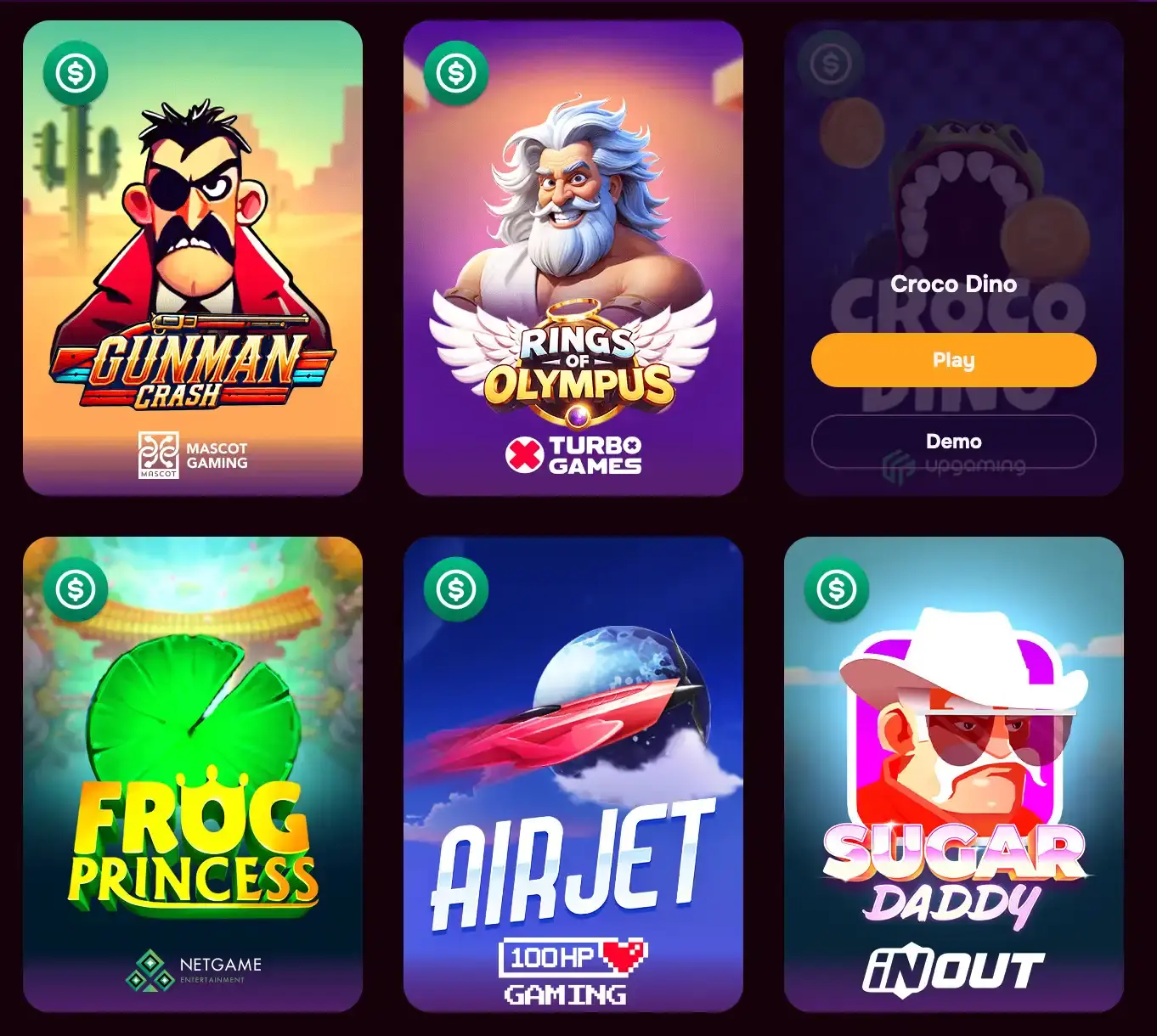Click the Turbo Games red X logo
Screen dimensions: 1157x1036
point(526,454)
